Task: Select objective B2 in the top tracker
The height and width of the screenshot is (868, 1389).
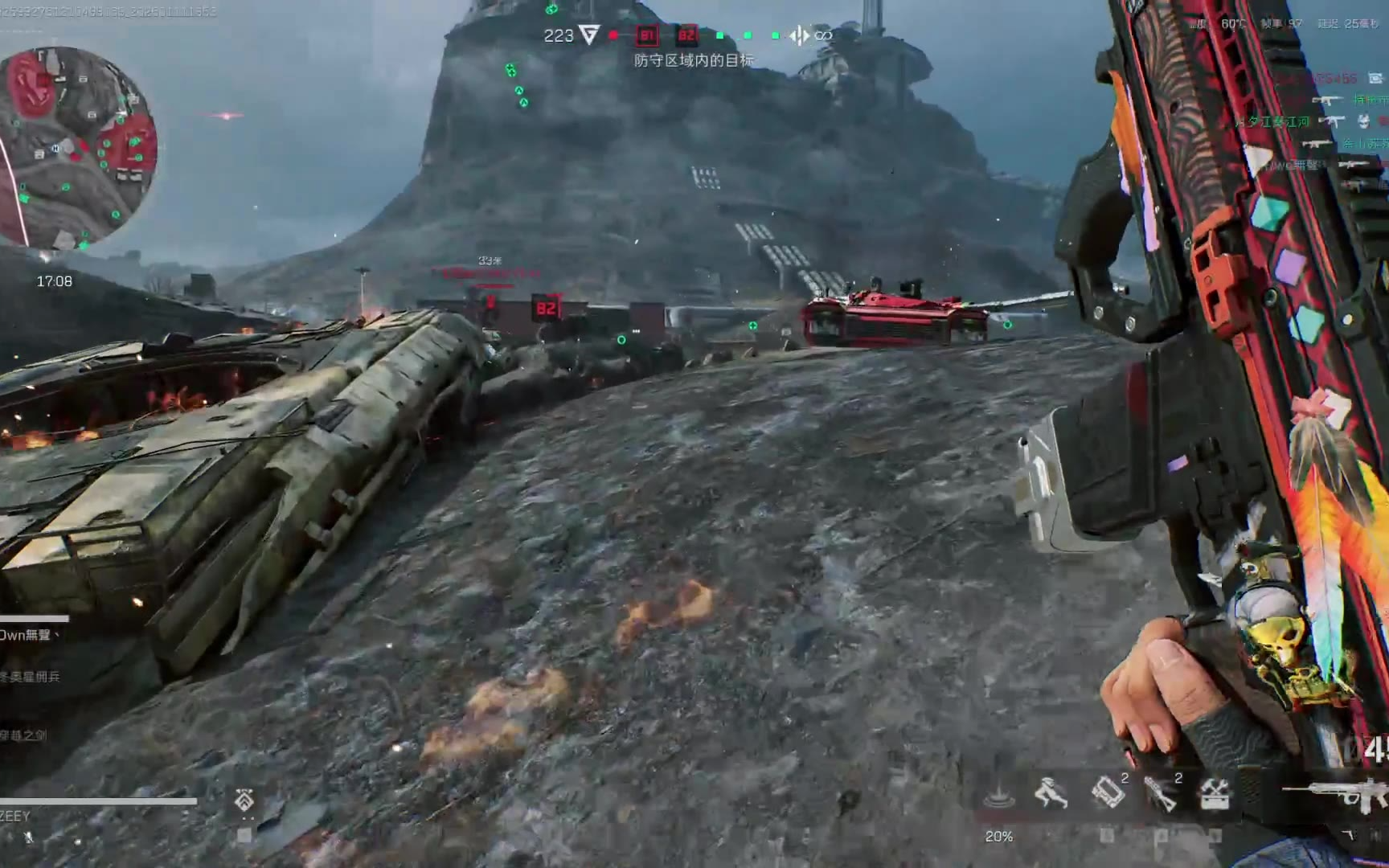Action: [687, 35]
